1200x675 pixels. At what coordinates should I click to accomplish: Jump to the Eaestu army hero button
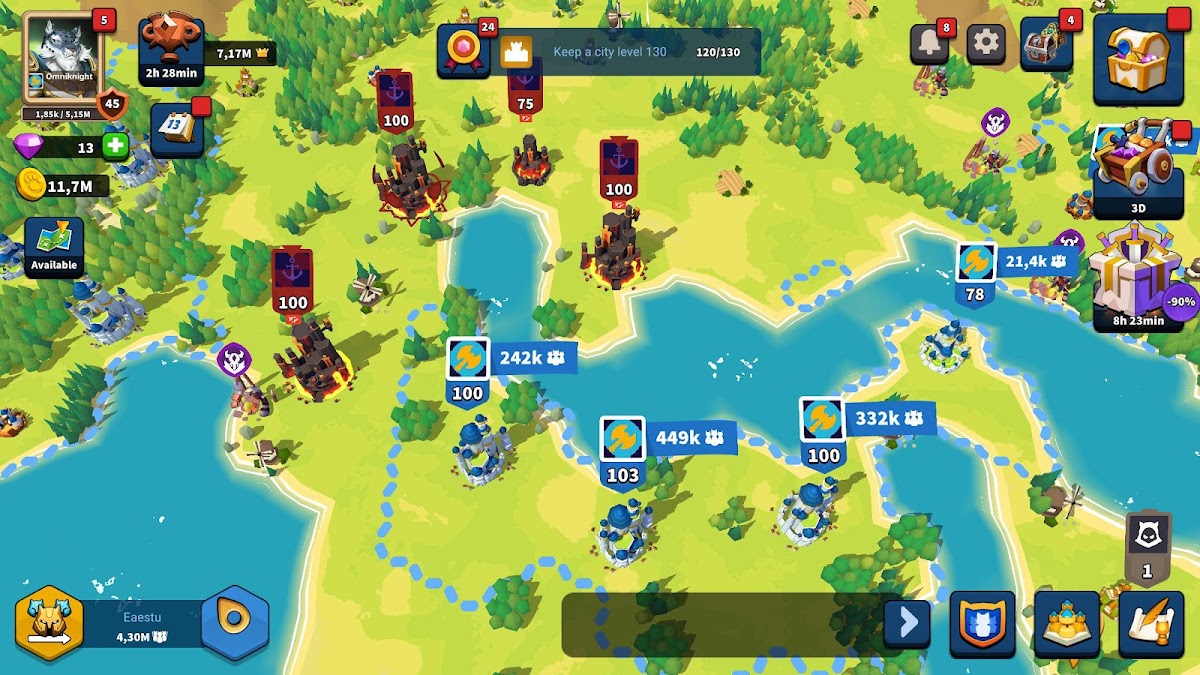point(48,621)
